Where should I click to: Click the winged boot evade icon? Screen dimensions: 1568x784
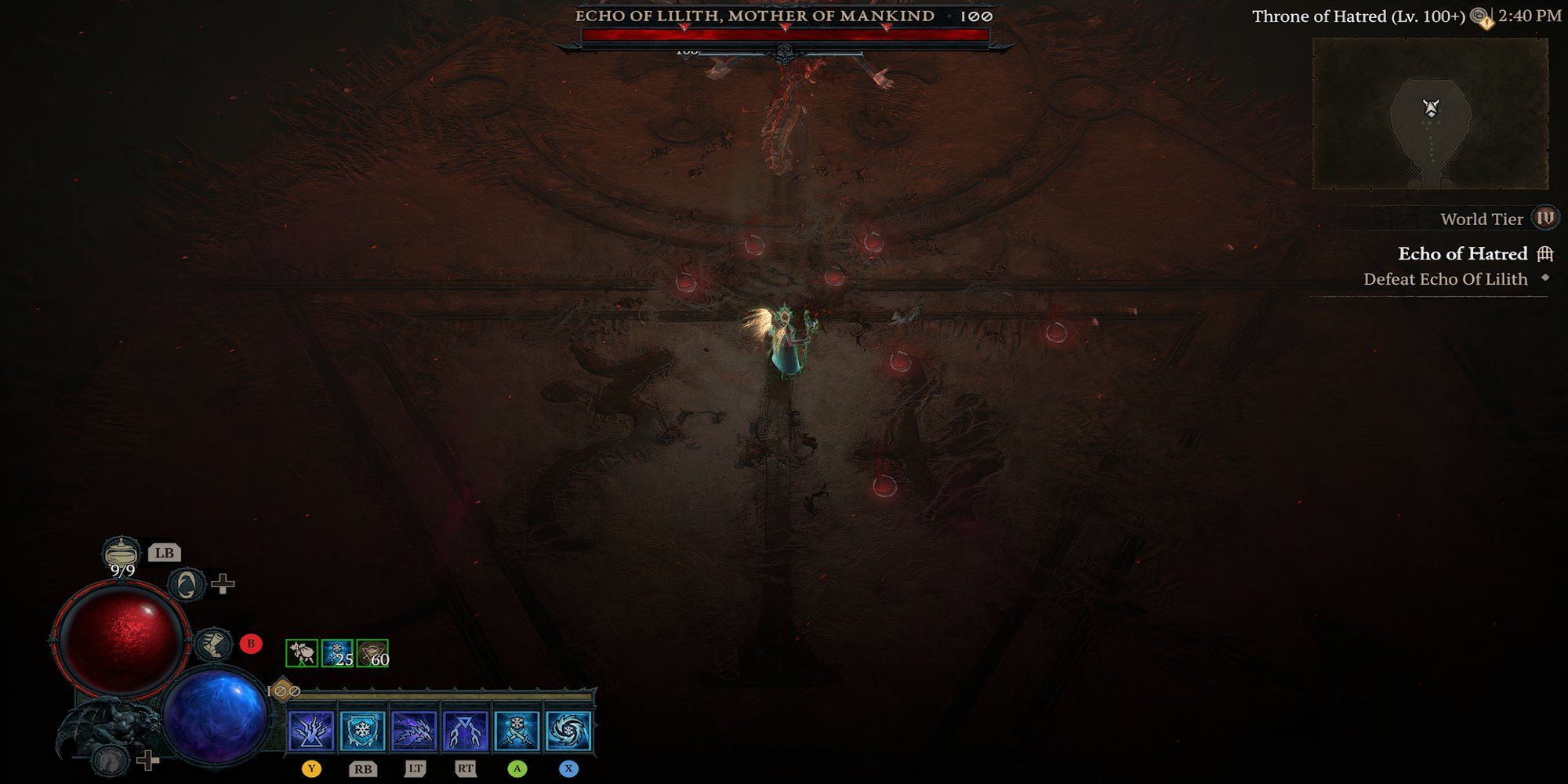pos(212,644)
